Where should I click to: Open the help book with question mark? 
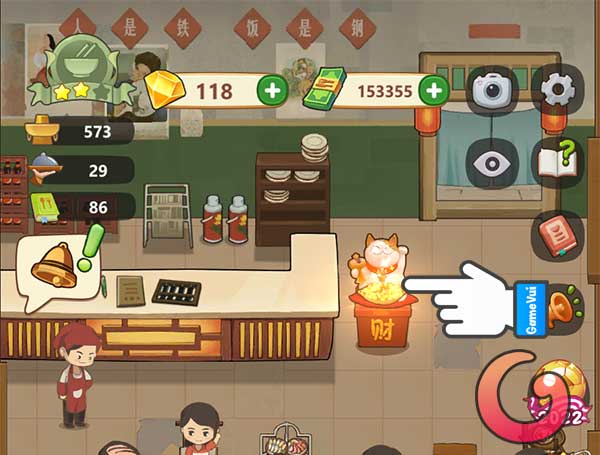click(556, 162)
